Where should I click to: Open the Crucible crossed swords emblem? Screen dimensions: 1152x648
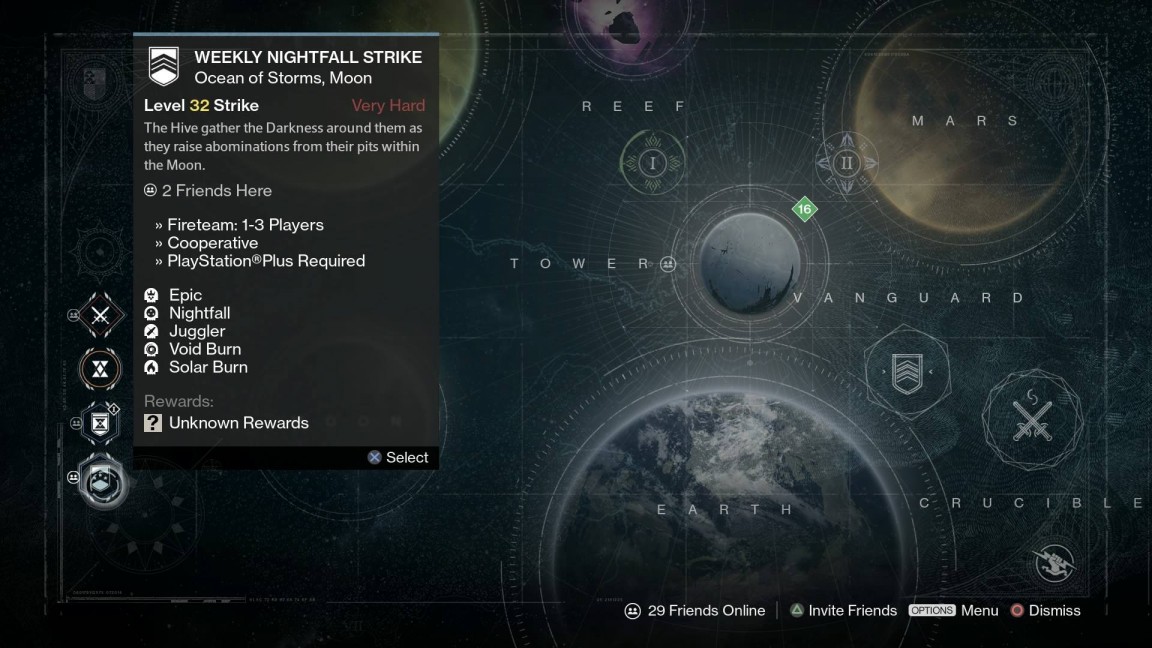pyautogui.click(x=1033, y=418)
